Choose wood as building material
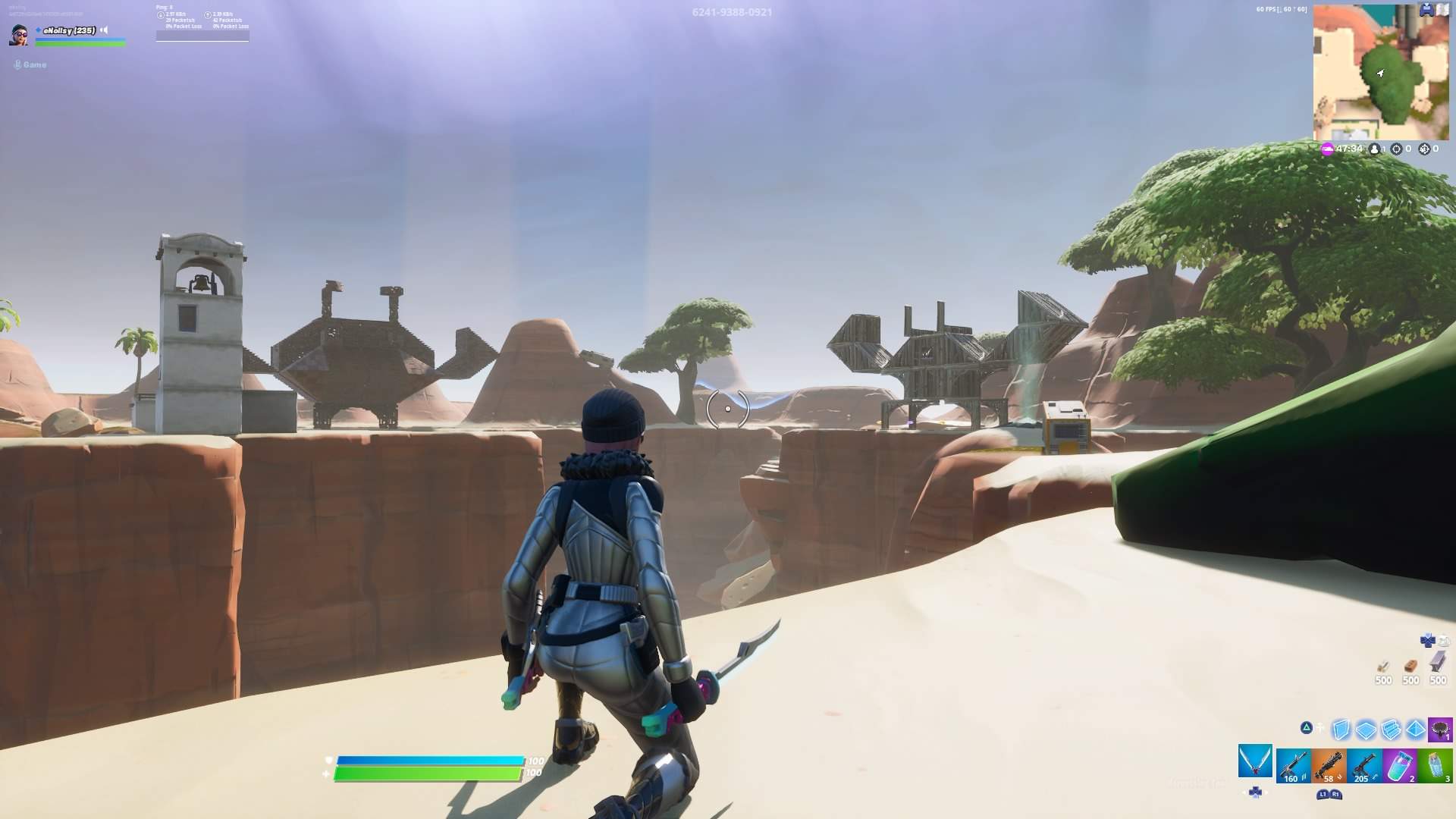The image size is (1456, 819). 1384,666
